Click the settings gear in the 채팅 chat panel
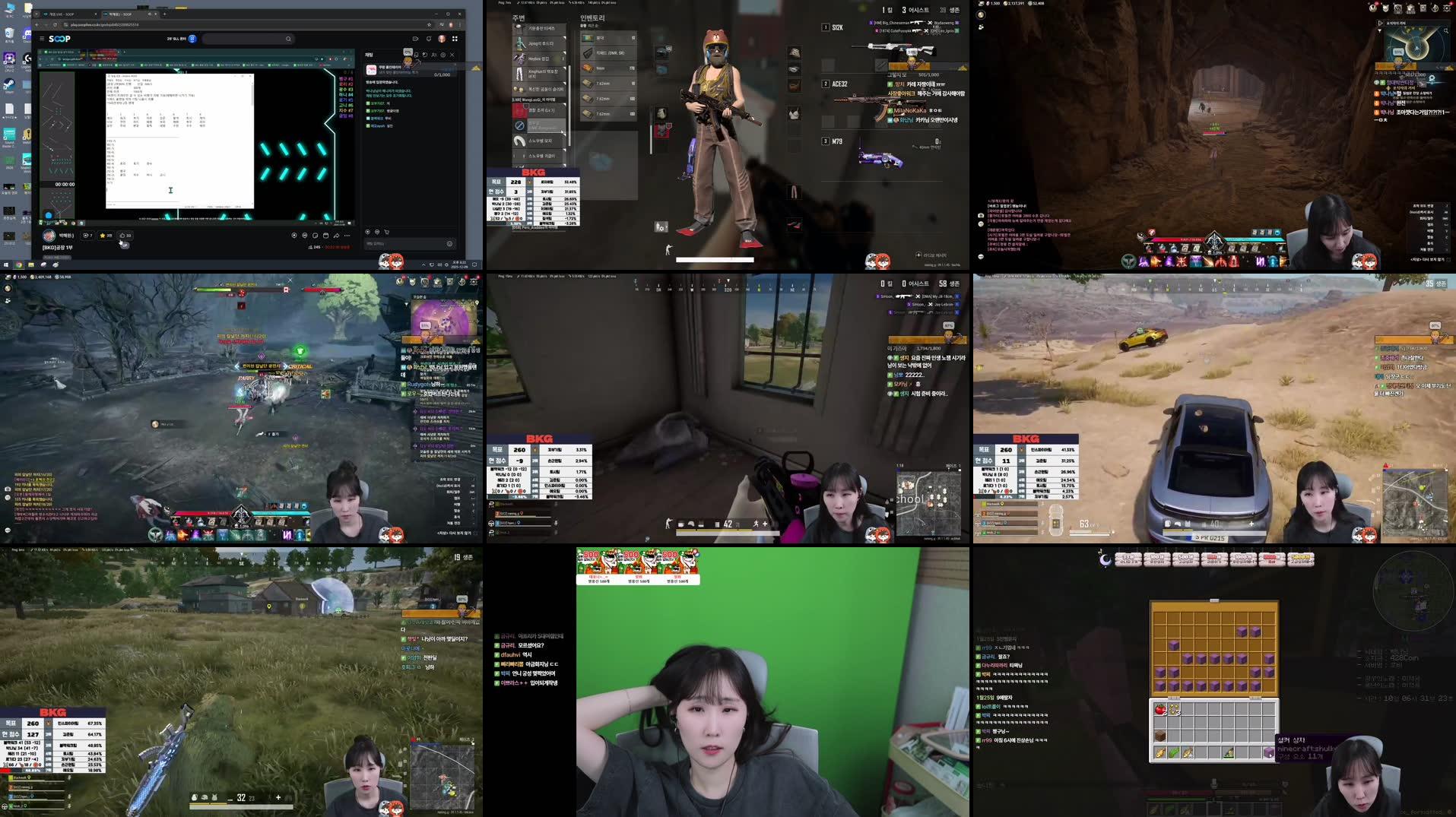This screenshot has height=817, width=1456. coord(443,55)
